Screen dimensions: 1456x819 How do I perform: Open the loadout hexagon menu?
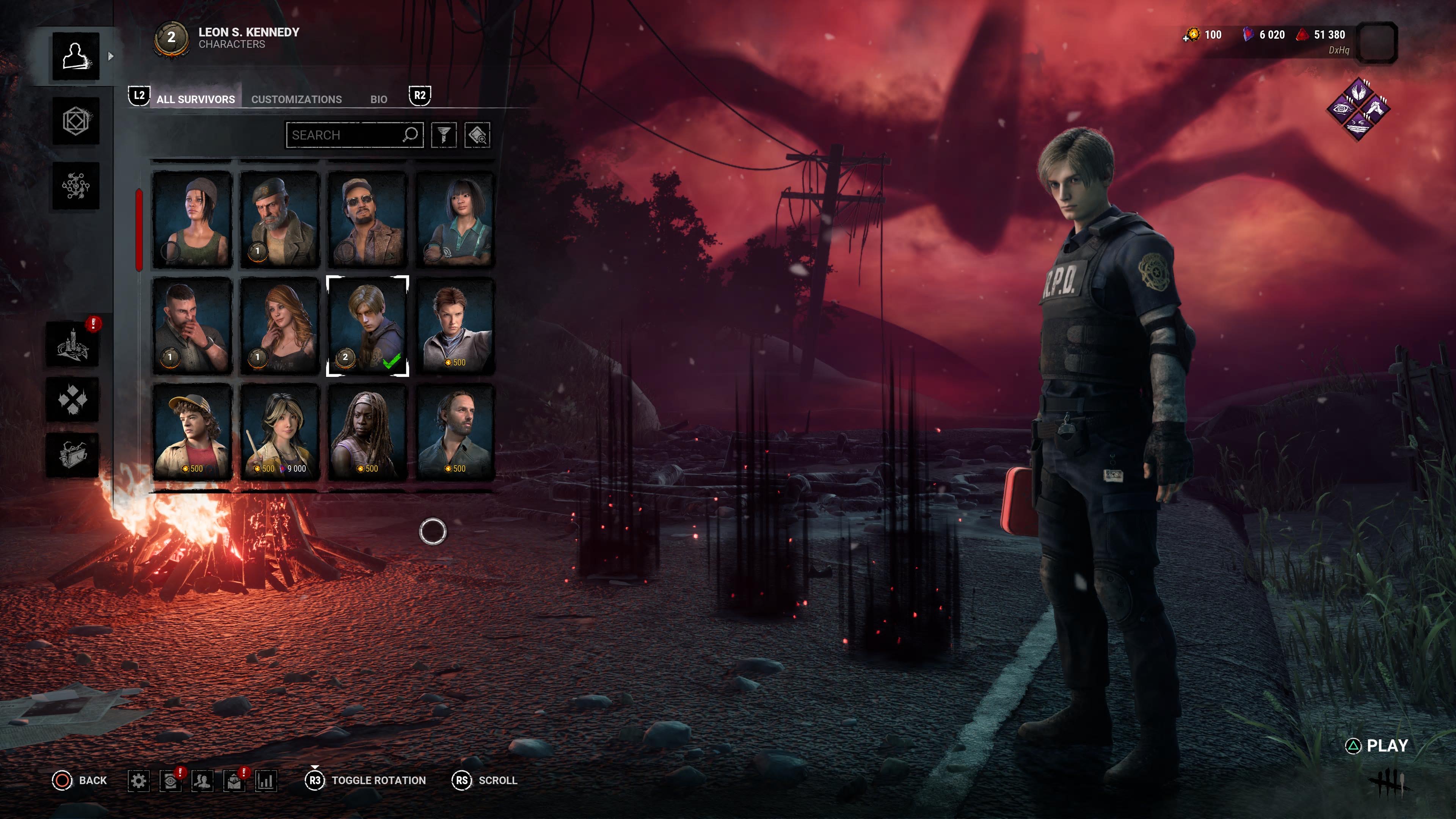pyautogui.click(x=76, y=121)
